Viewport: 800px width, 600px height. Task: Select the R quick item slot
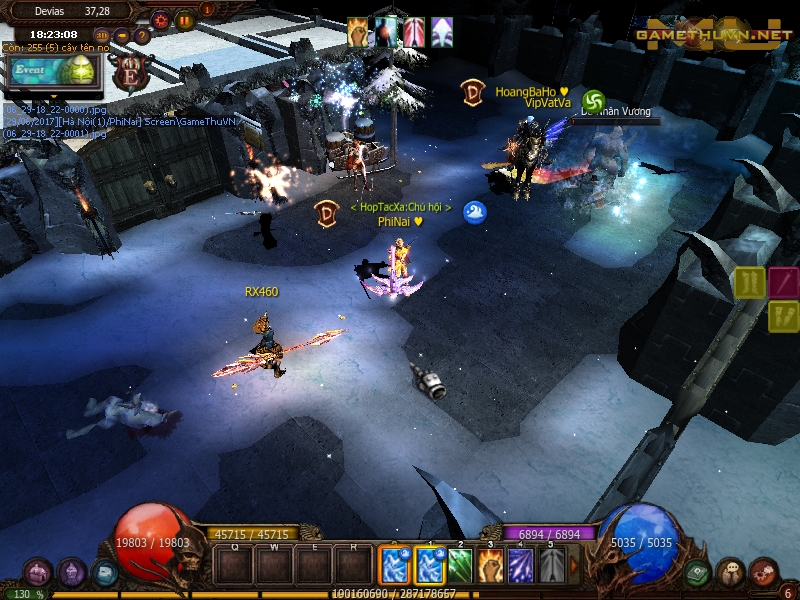pyautogui.click(x=353, y=566)
